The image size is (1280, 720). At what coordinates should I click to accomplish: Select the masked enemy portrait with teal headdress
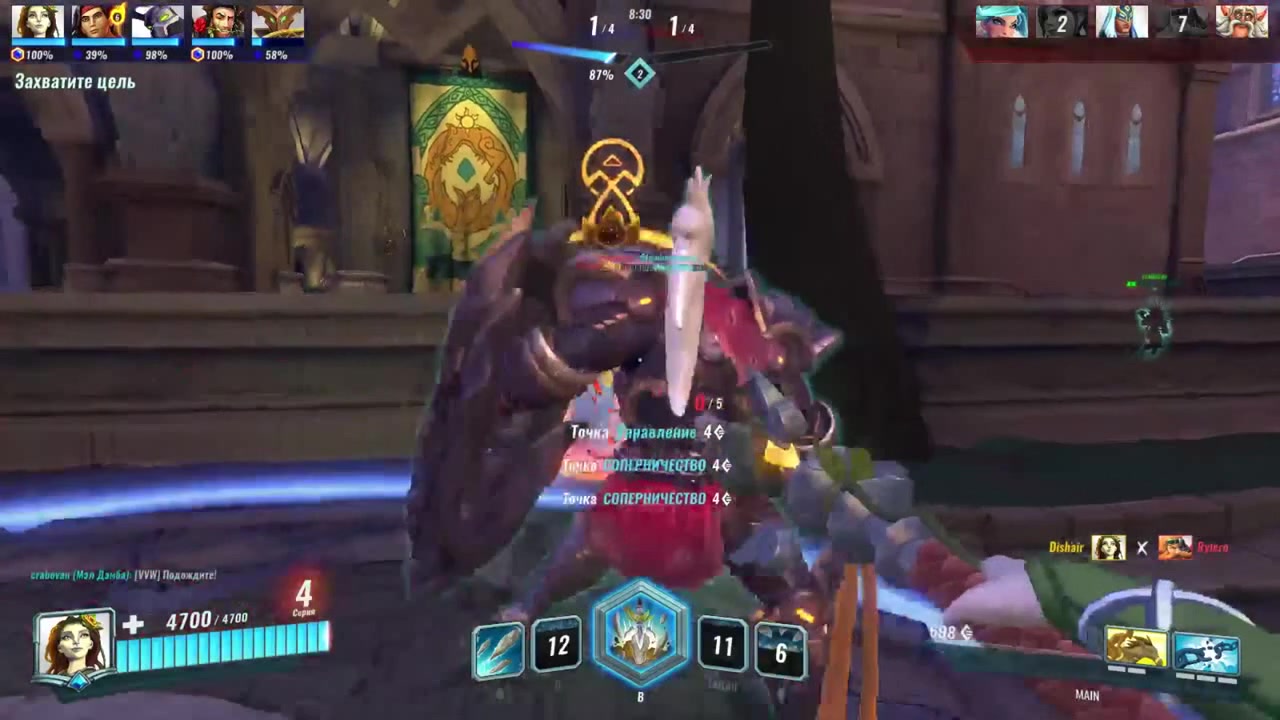pyautogui.click(x=1122, y=22)
